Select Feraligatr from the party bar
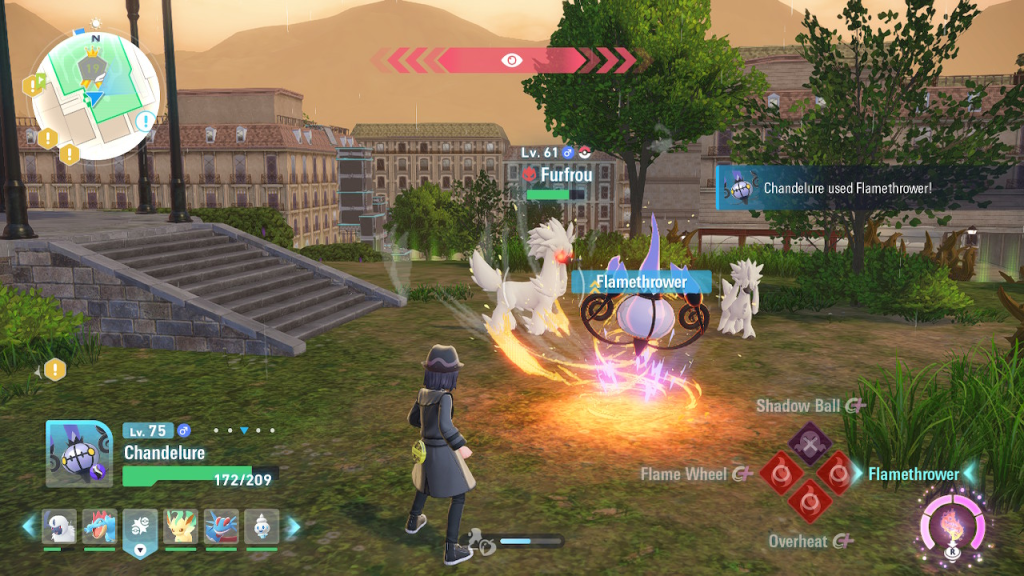 pyautogui.click(x=100, y=526)
